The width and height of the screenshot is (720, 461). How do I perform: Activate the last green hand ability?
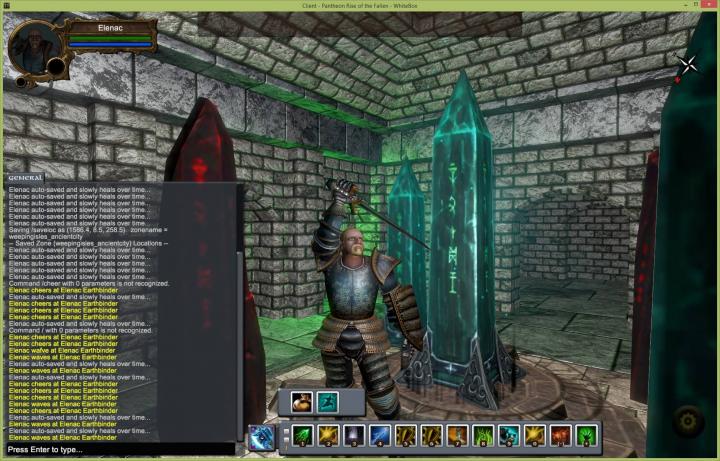click(587, 436)
